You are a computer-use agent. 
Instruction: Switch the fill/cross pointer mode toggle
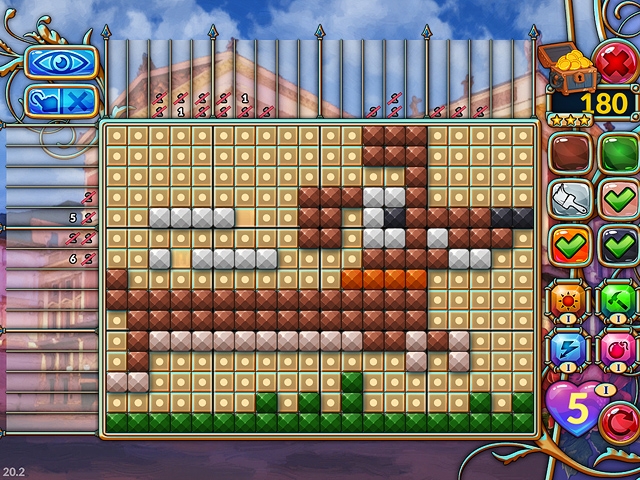click(x=61, y=100)
